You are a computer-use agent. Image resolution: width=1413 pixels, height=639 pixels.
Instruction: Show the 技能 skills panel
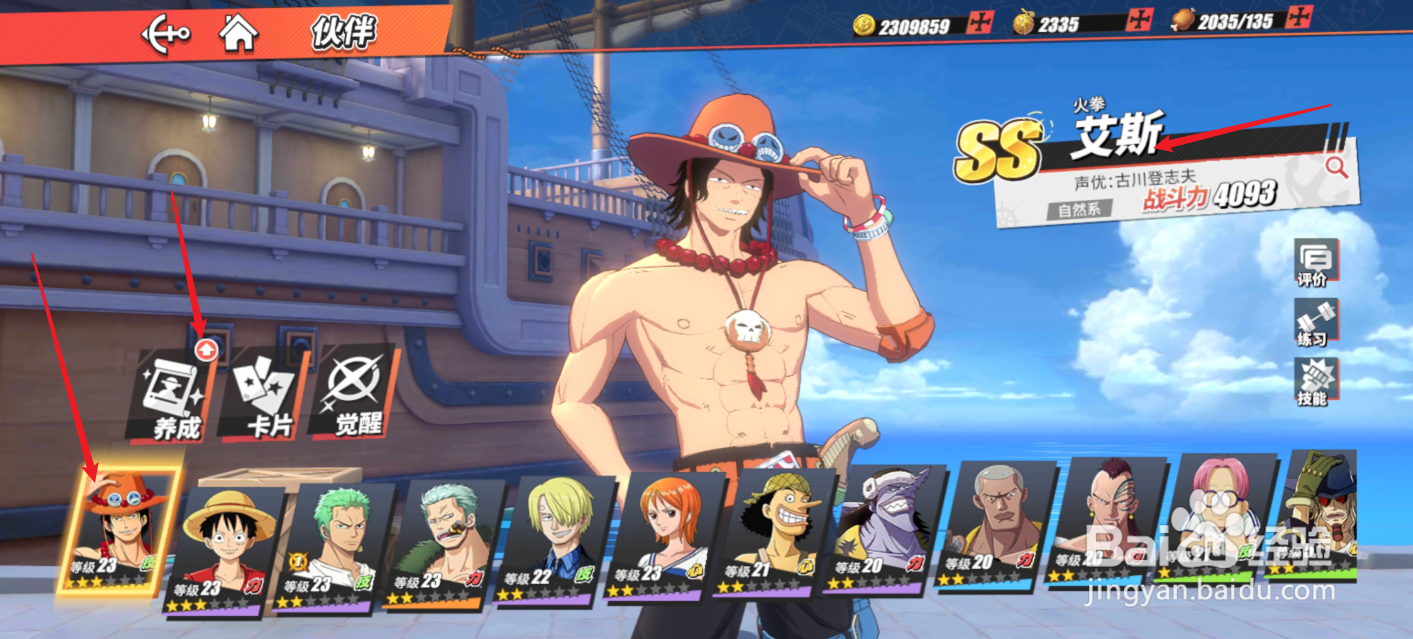tap(1312, 383)
